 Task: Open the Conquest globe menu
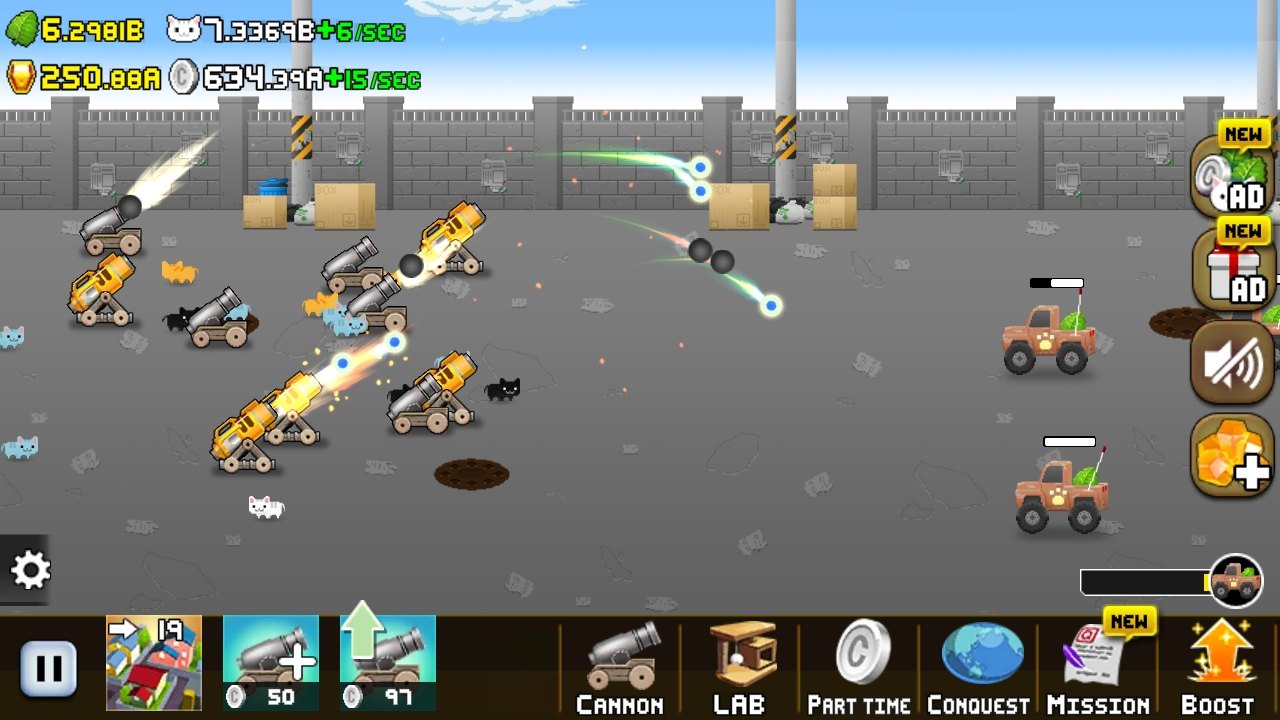(x=980, y=665)
